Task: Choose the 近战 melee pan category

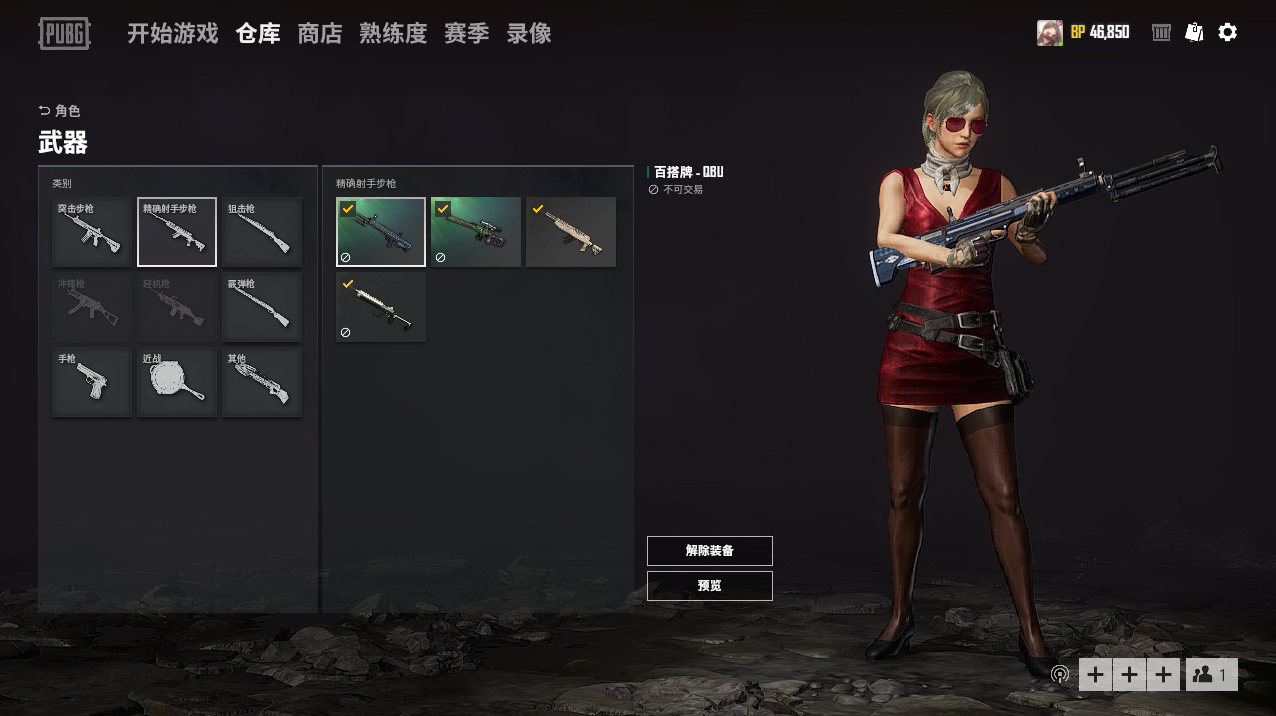Action: 177,382
